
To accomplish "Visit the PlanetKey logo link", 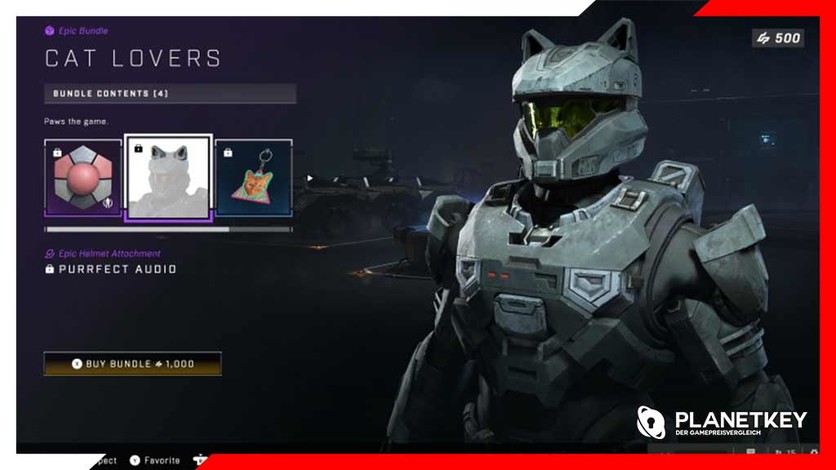I will point(721,422).
